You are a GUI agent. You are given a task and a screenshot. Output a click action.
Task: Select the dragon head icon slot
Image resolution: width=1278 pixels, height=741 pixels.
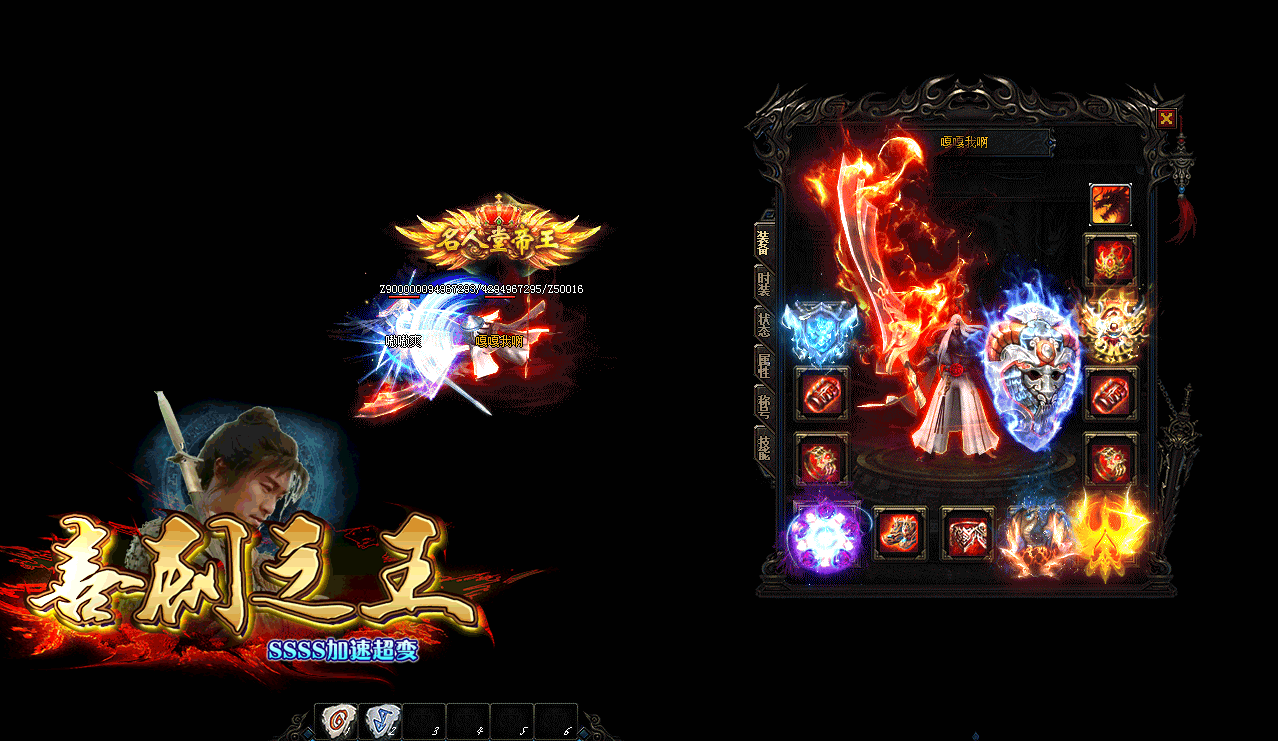pos(1110,205)
